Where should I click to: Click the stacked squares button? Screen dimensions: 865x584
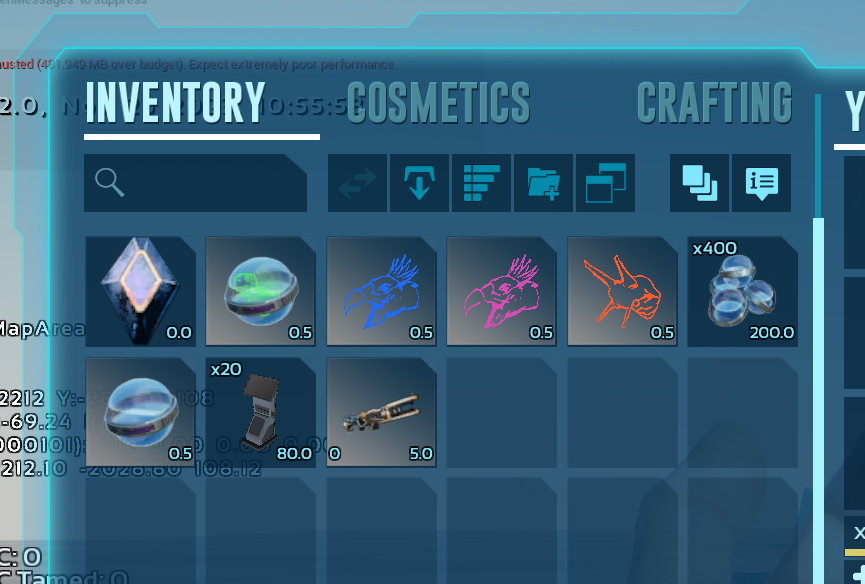699,183
